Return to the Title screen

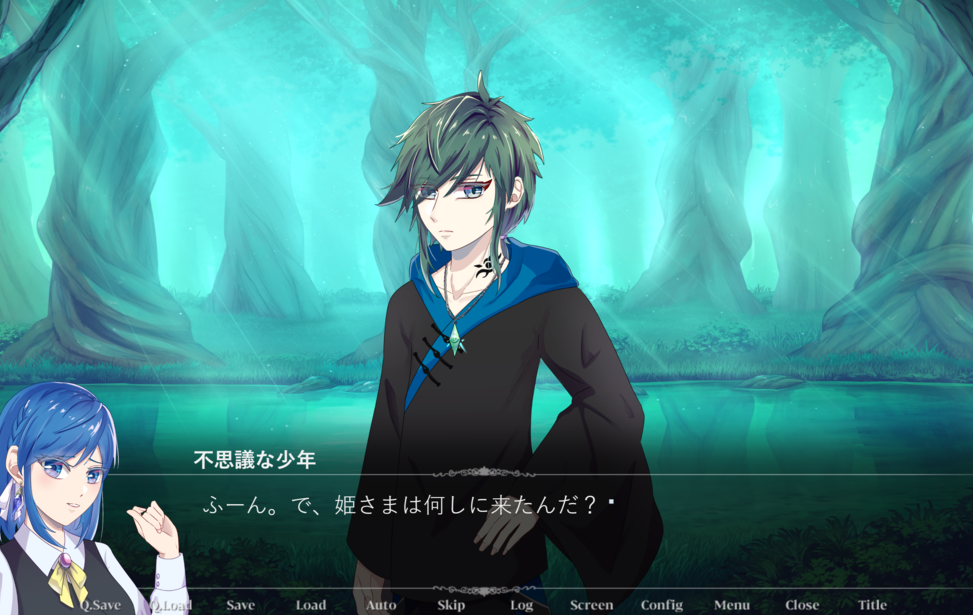872,605
